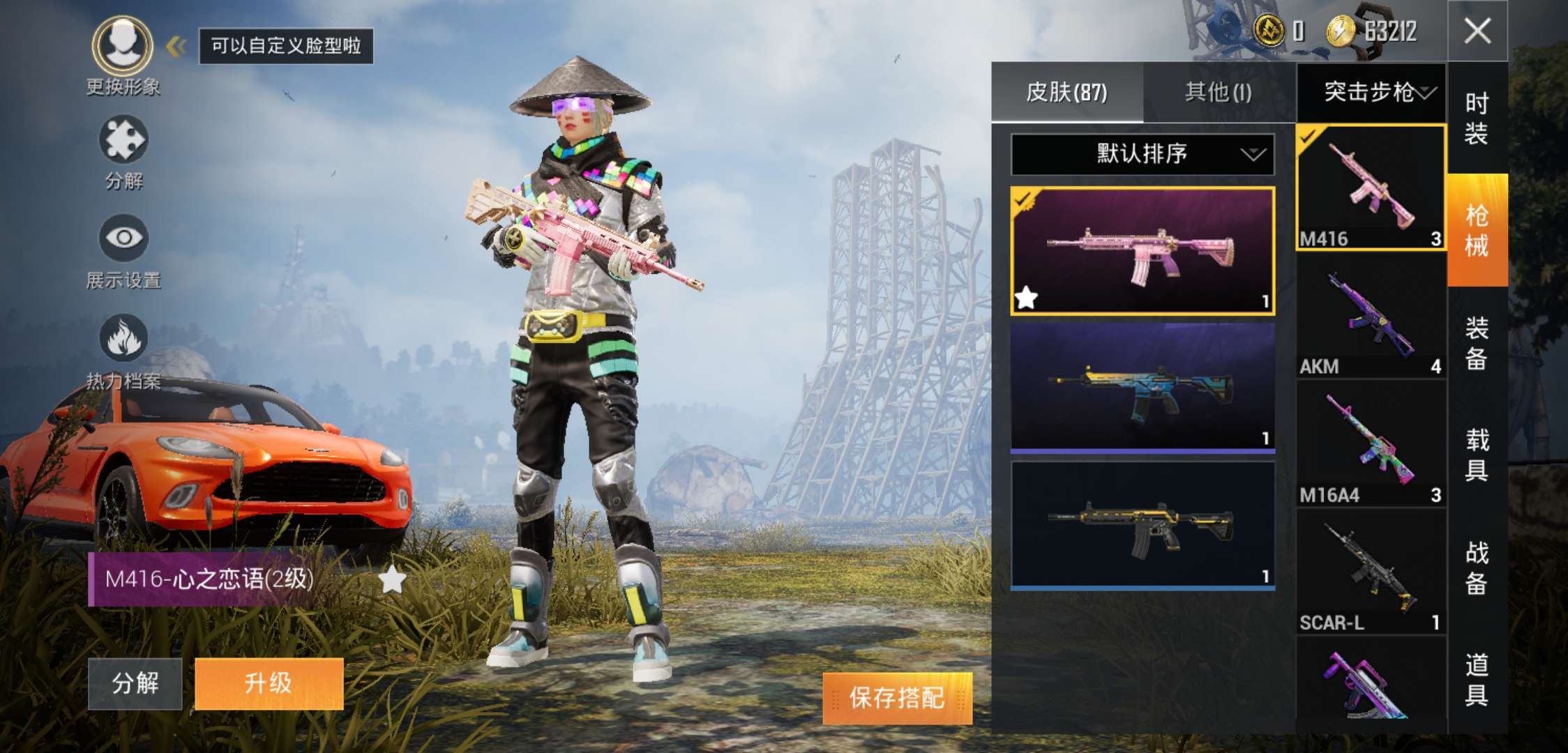
Task: Open 展示设置 via the eye icon
Action: (x=121, y=237)
